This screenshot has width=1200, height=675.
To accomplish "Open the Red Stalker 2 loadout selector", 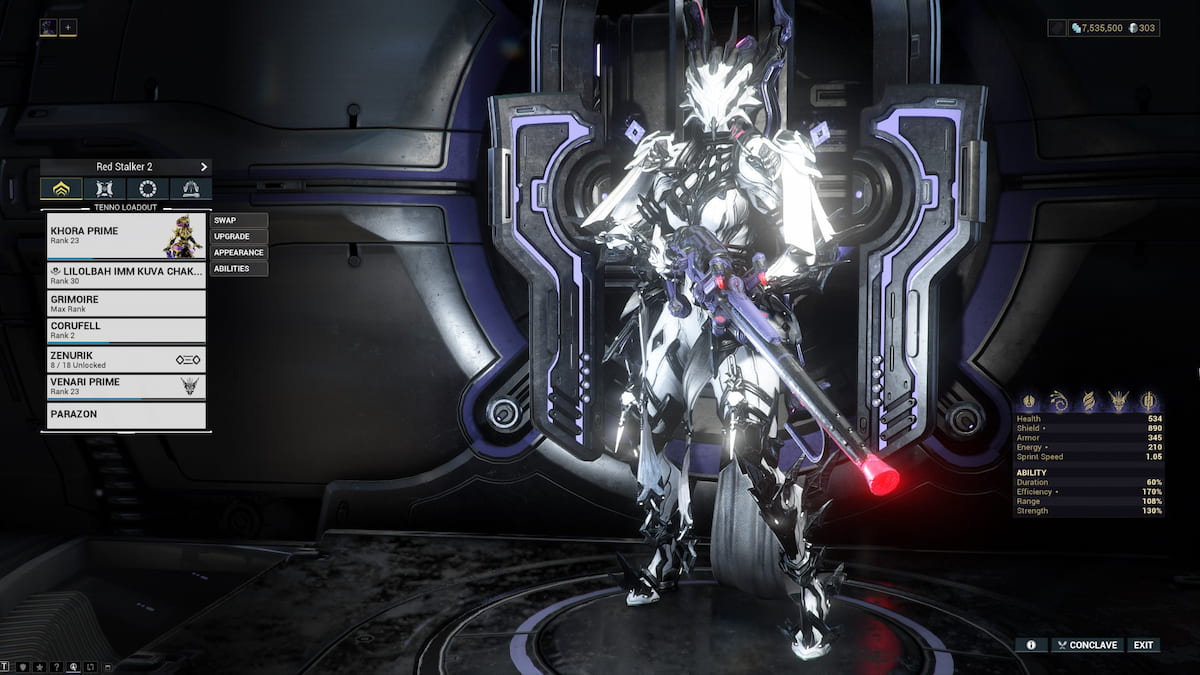I will [125, 166].
